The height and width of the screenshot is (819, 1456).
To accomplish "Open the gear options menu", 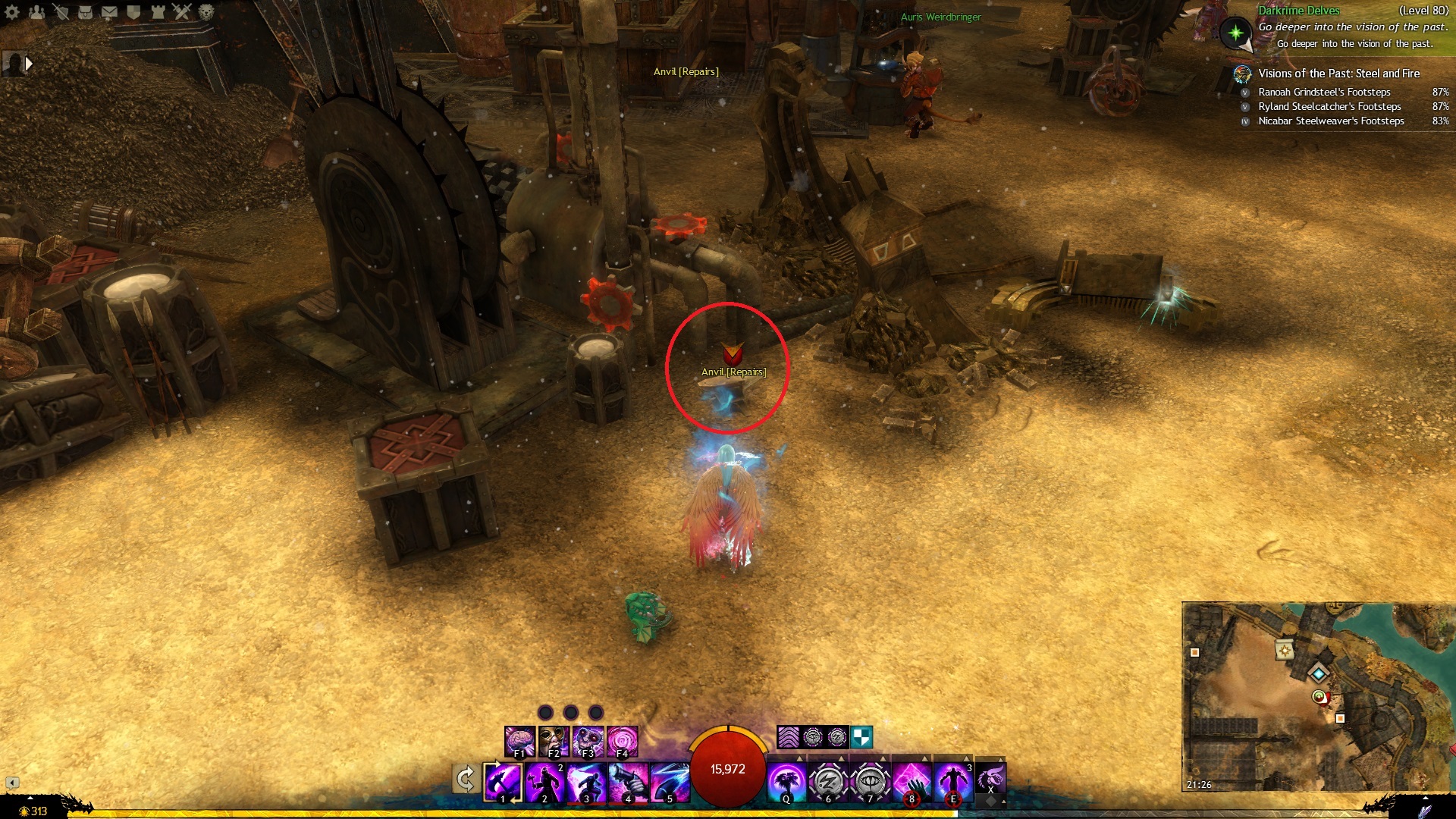I will (12, 12).
